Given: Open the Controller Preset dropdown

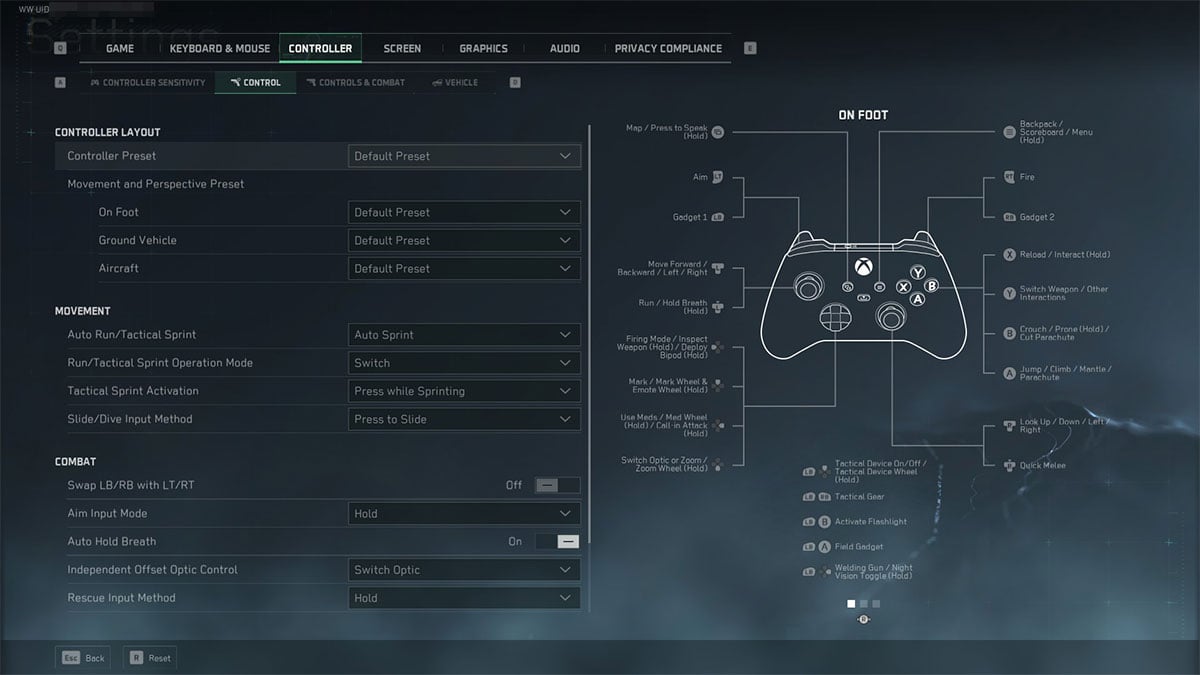Looking at the screenshot, I should [464, 156].
